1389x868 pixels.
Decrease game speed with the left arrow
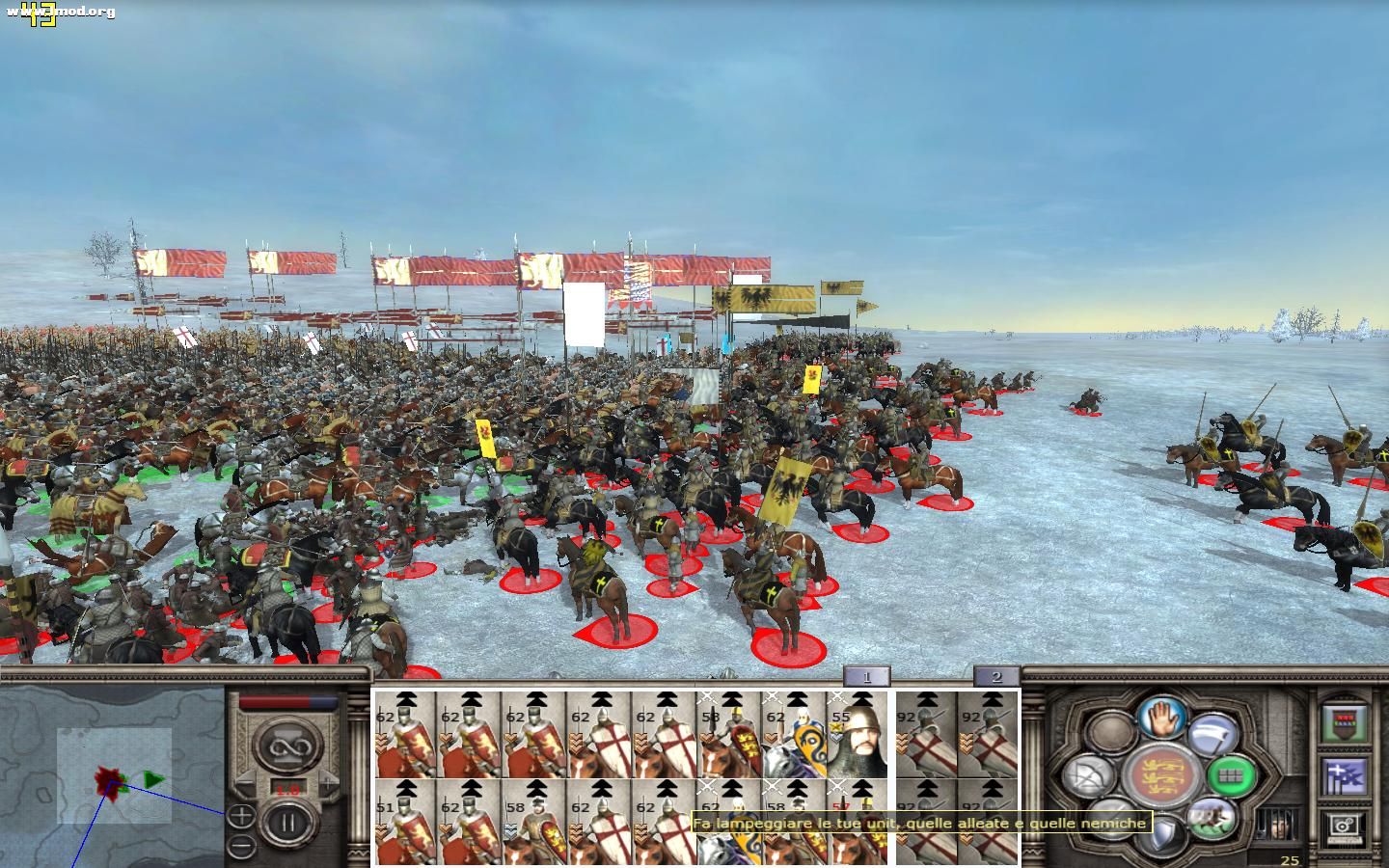[x=245, y=783]
